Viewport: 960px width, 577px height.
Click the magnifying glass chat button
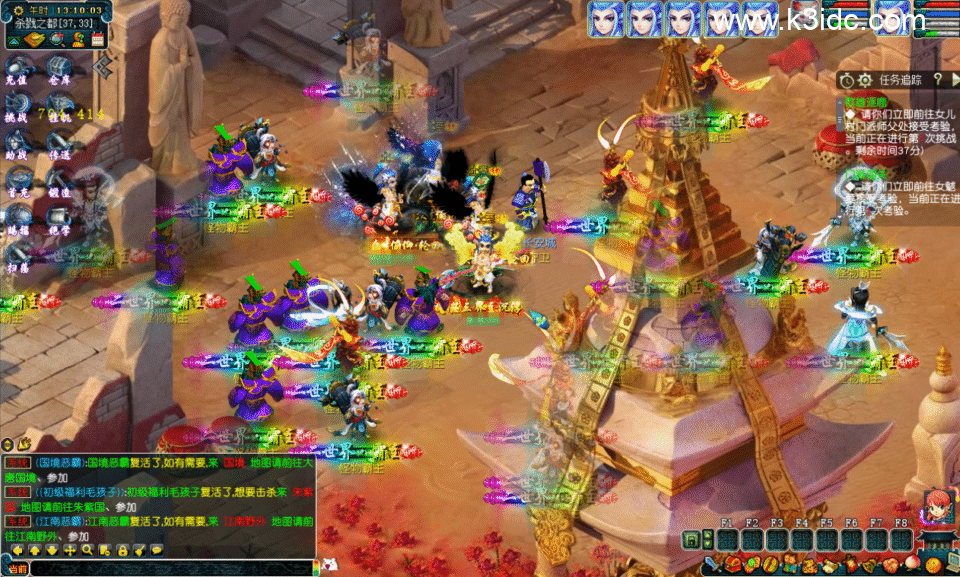click(88, 550)
